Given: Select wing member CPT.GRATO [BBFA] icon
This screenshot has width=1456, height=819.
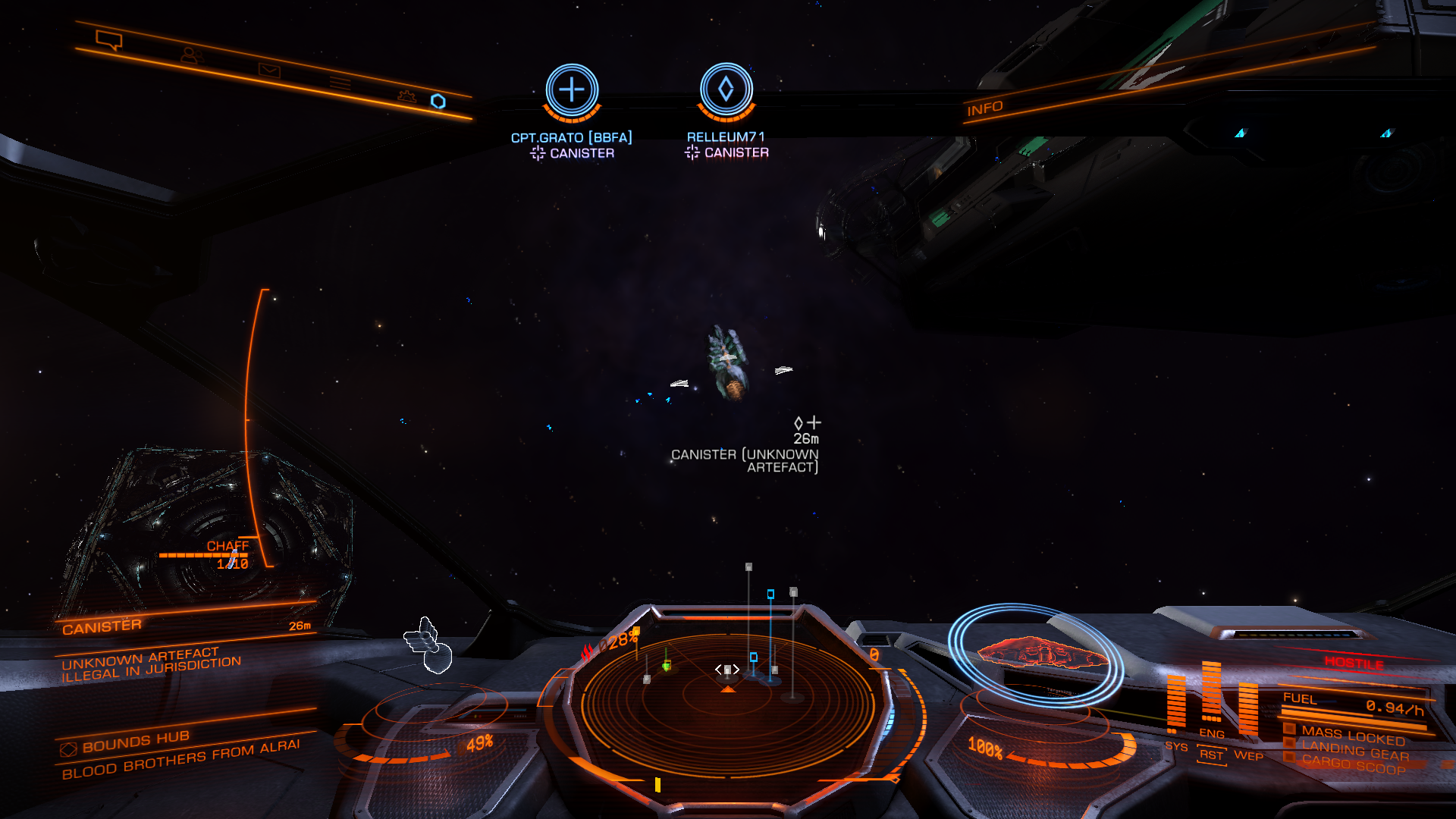Looking at the screenshot, I should click(572, 90).
